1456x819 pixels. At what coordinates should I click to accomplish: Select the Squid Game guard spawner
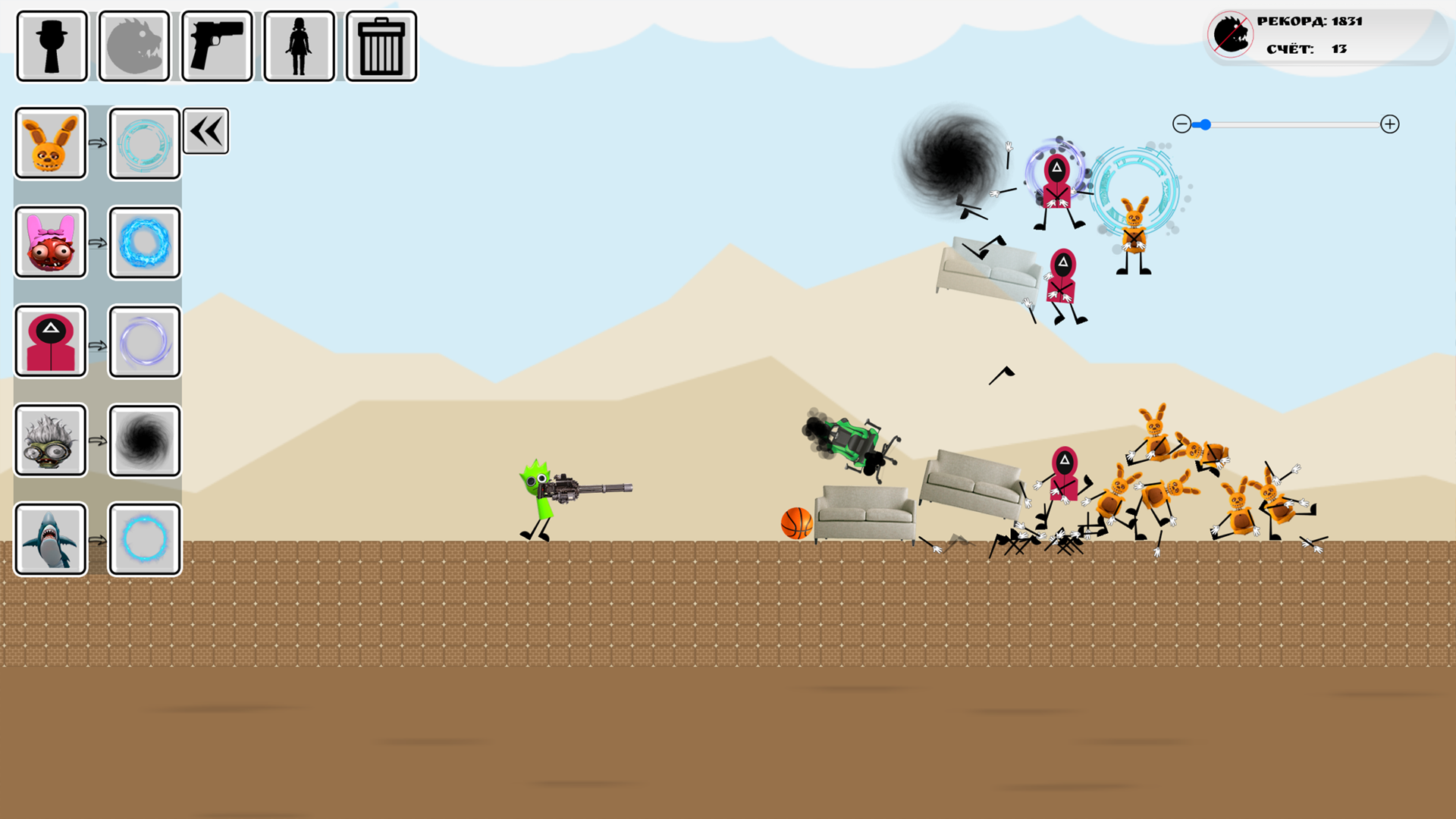pyautogui.click(x=50, y=342)
